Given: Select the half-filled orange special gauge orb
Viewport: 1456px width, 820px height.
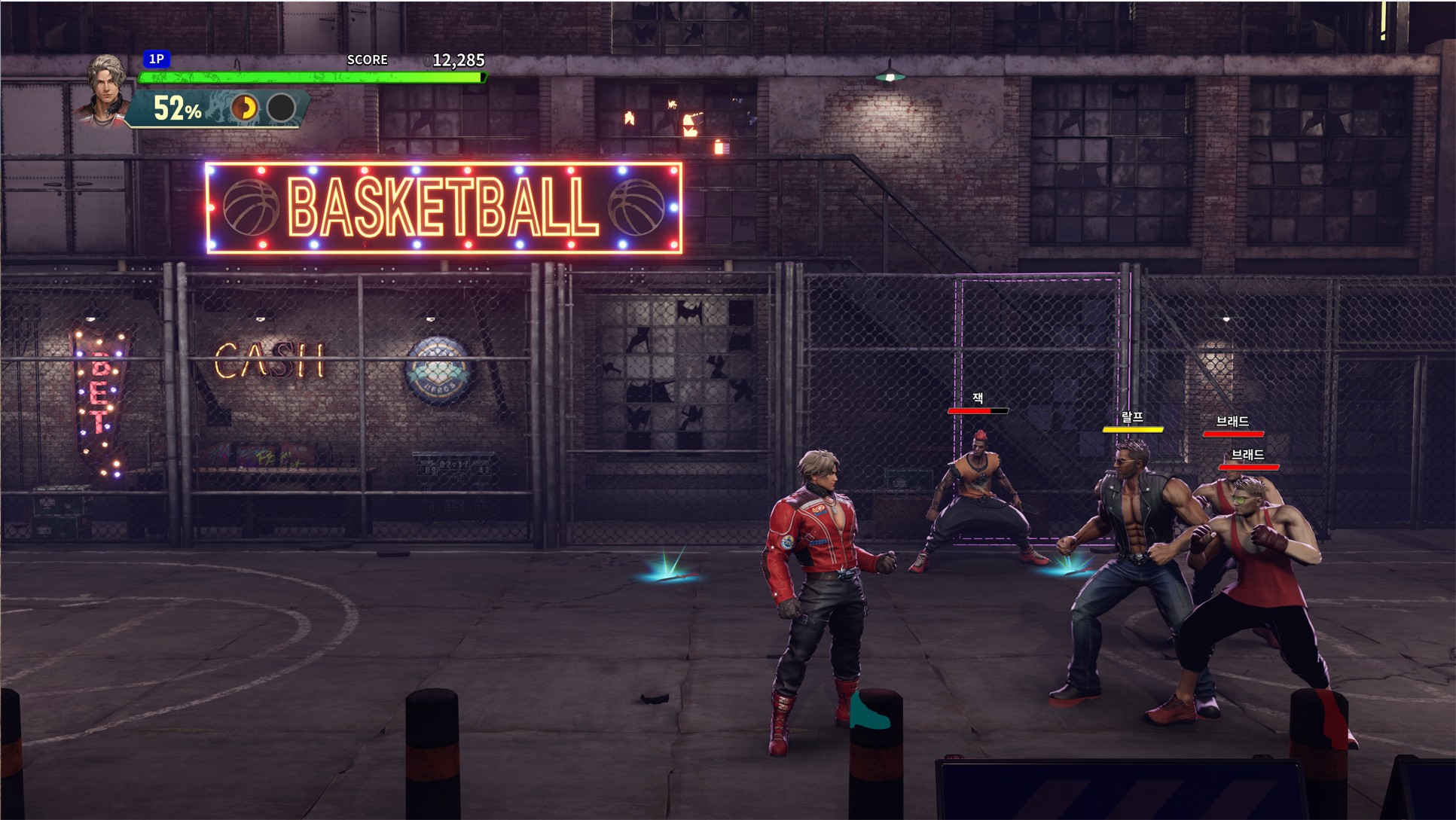Looking at the screenshot, I should pos(244,108).
